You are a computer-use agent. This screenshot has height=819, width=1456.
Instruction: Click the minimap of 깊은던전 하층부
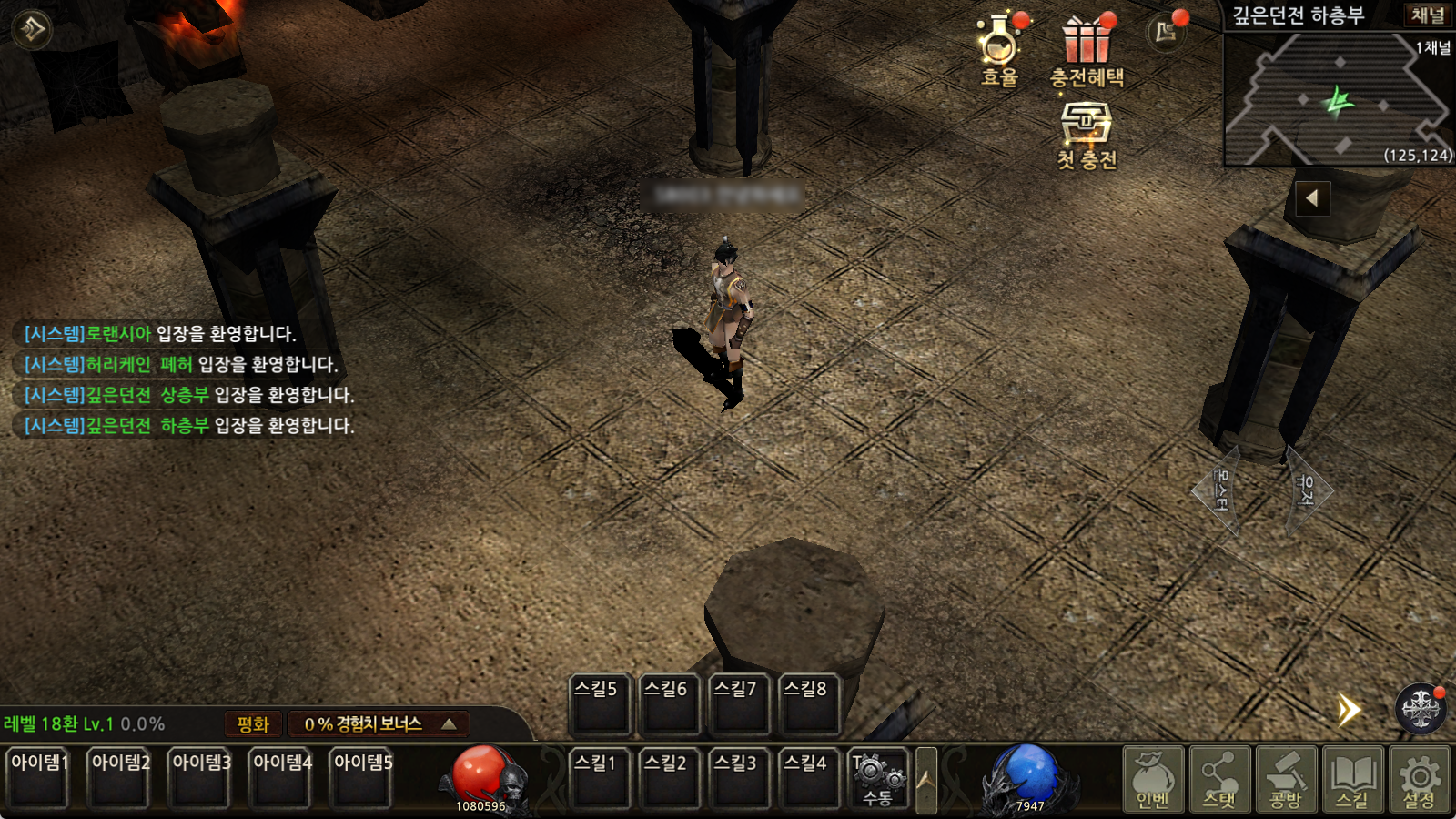(x=1338, y=100)
